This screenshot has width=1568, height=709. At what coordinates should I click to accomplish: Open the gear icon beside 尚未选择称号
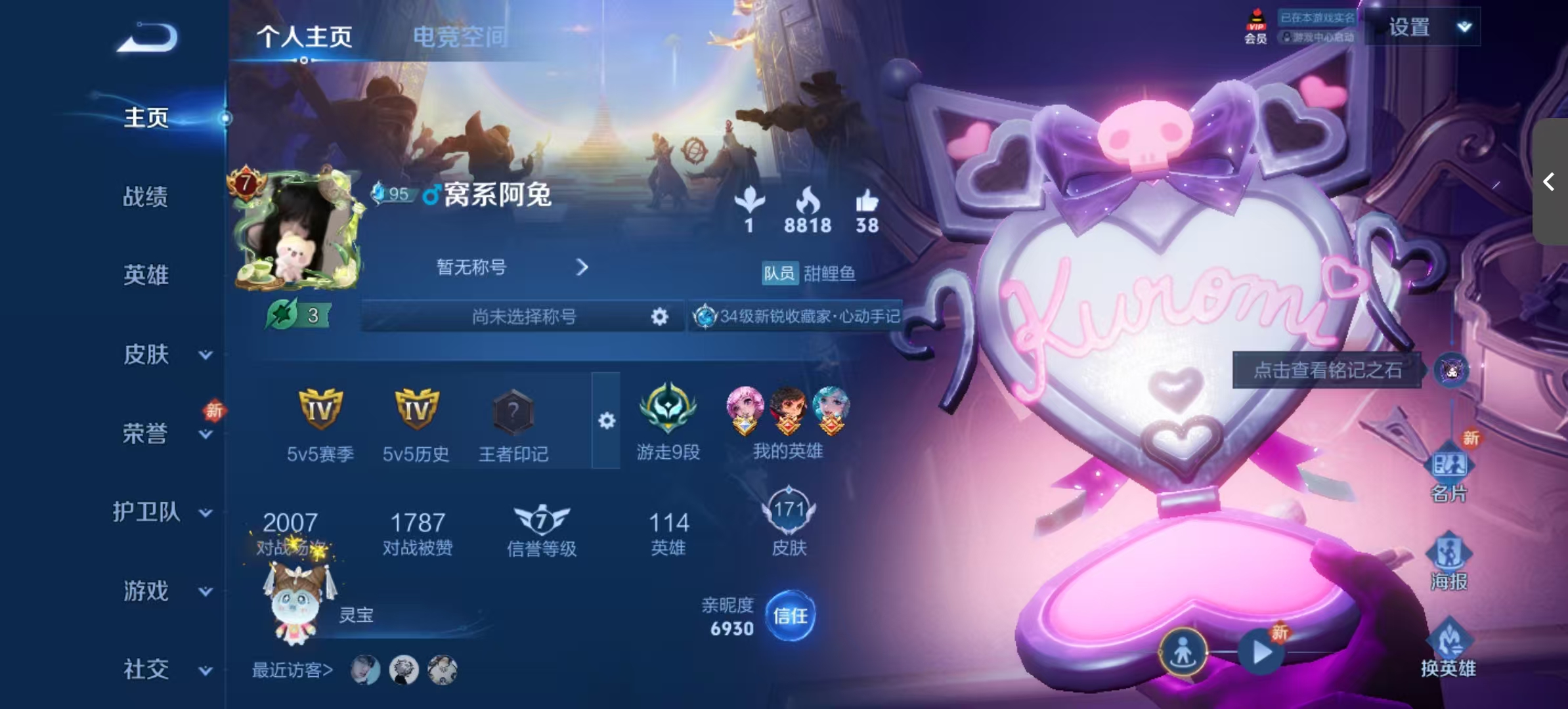pos(658,316)
